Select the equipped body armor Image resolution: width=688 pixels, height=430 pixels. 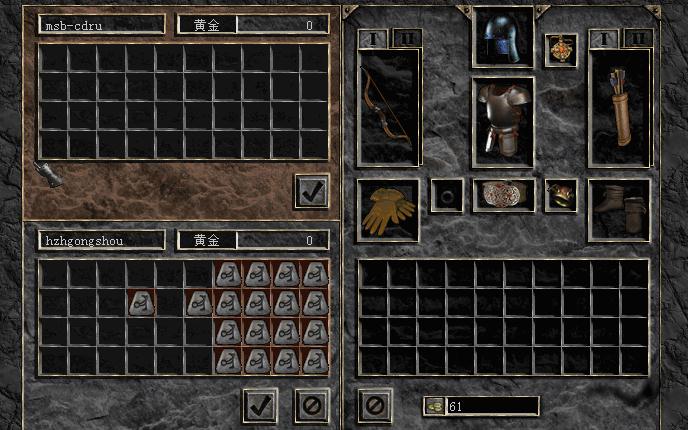coord(503,121)
